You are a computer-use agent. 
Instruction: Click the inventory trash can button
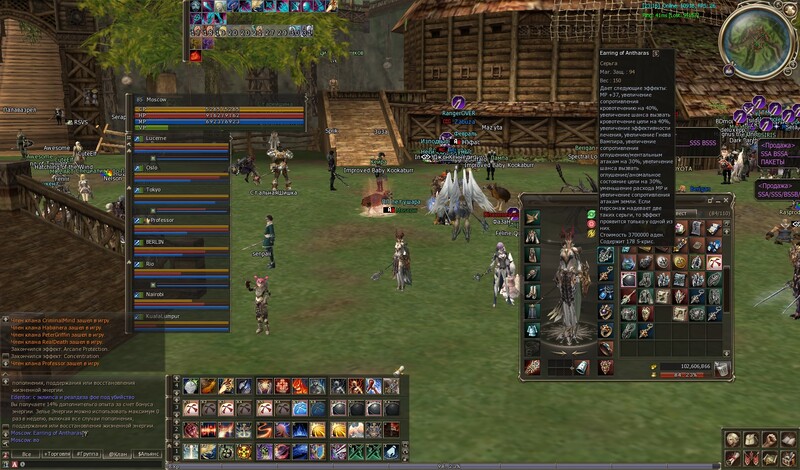(x=721, y=367)
